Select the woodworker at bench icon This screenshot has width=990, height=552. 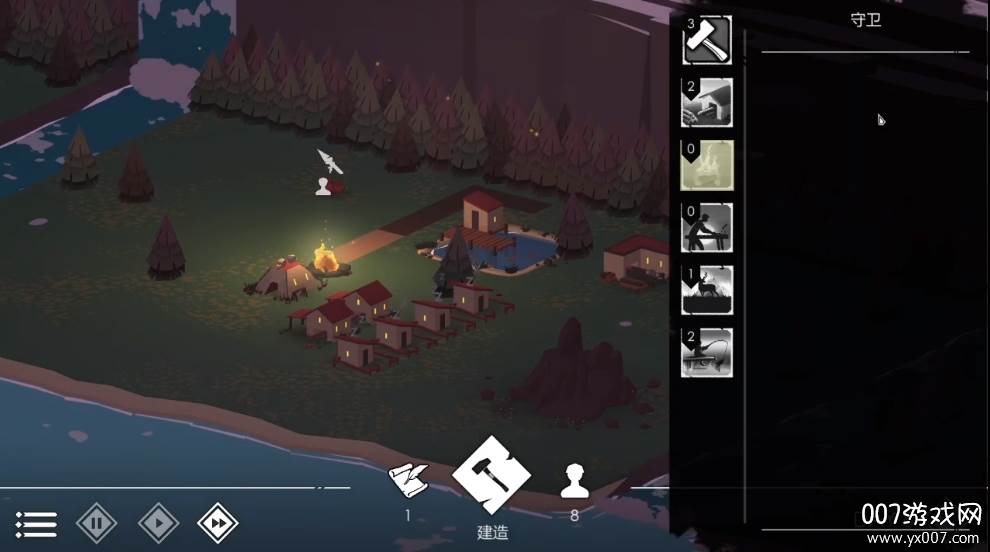[x=707, y=228]
